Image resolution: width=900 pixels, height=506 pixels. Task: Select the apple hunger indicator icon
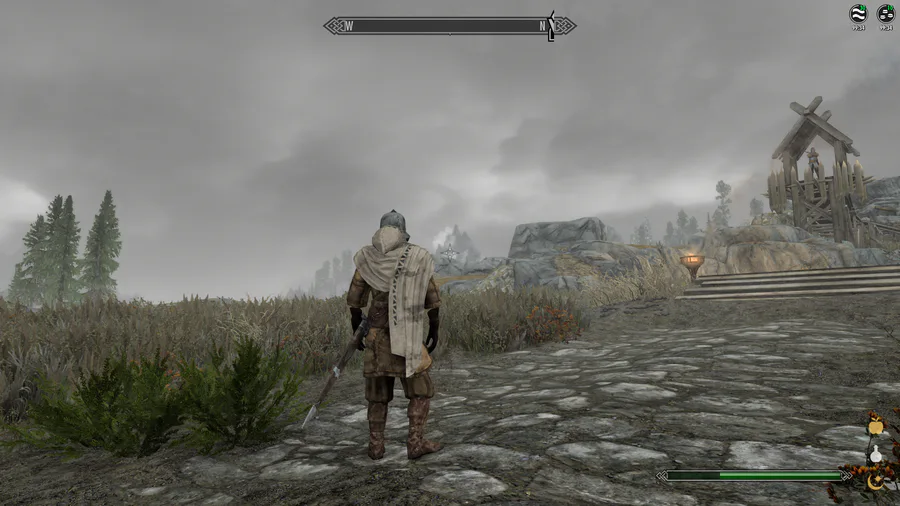(876, 426)
